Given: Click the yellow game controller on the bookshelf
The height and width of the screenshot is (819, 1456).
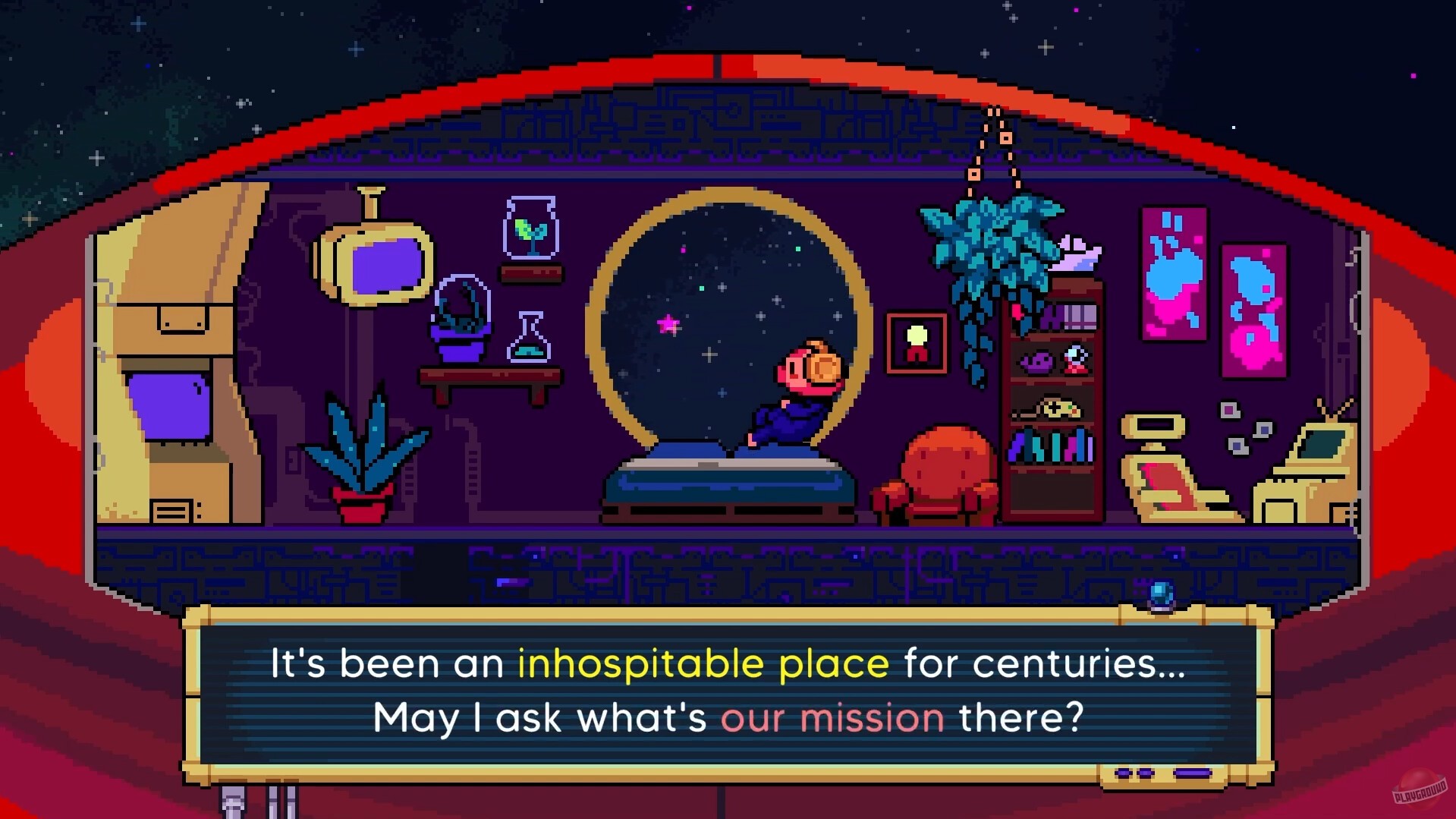Looking at the screenshot, I should [x=1058, y=407].
